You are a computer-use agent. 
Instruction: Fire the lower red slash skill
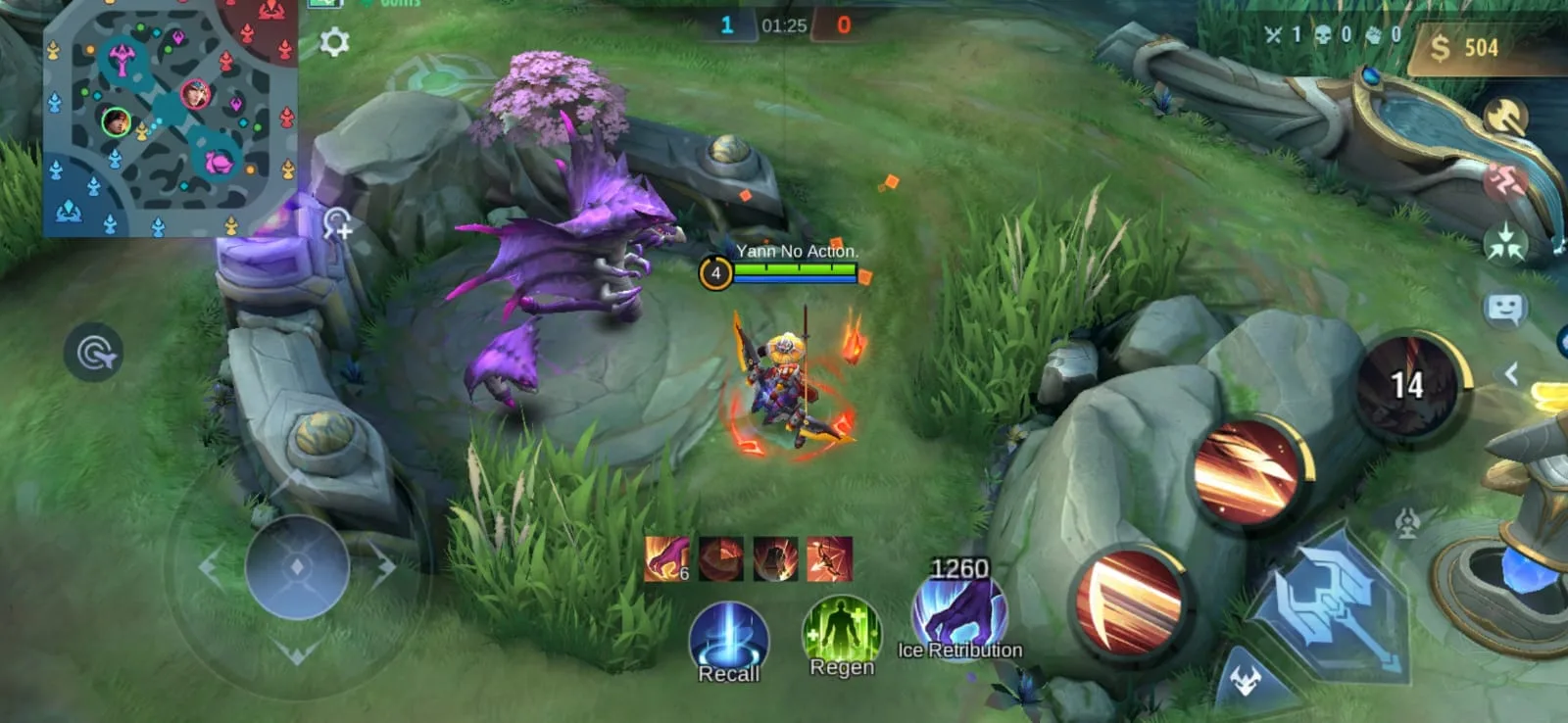tap(1128, 600)
